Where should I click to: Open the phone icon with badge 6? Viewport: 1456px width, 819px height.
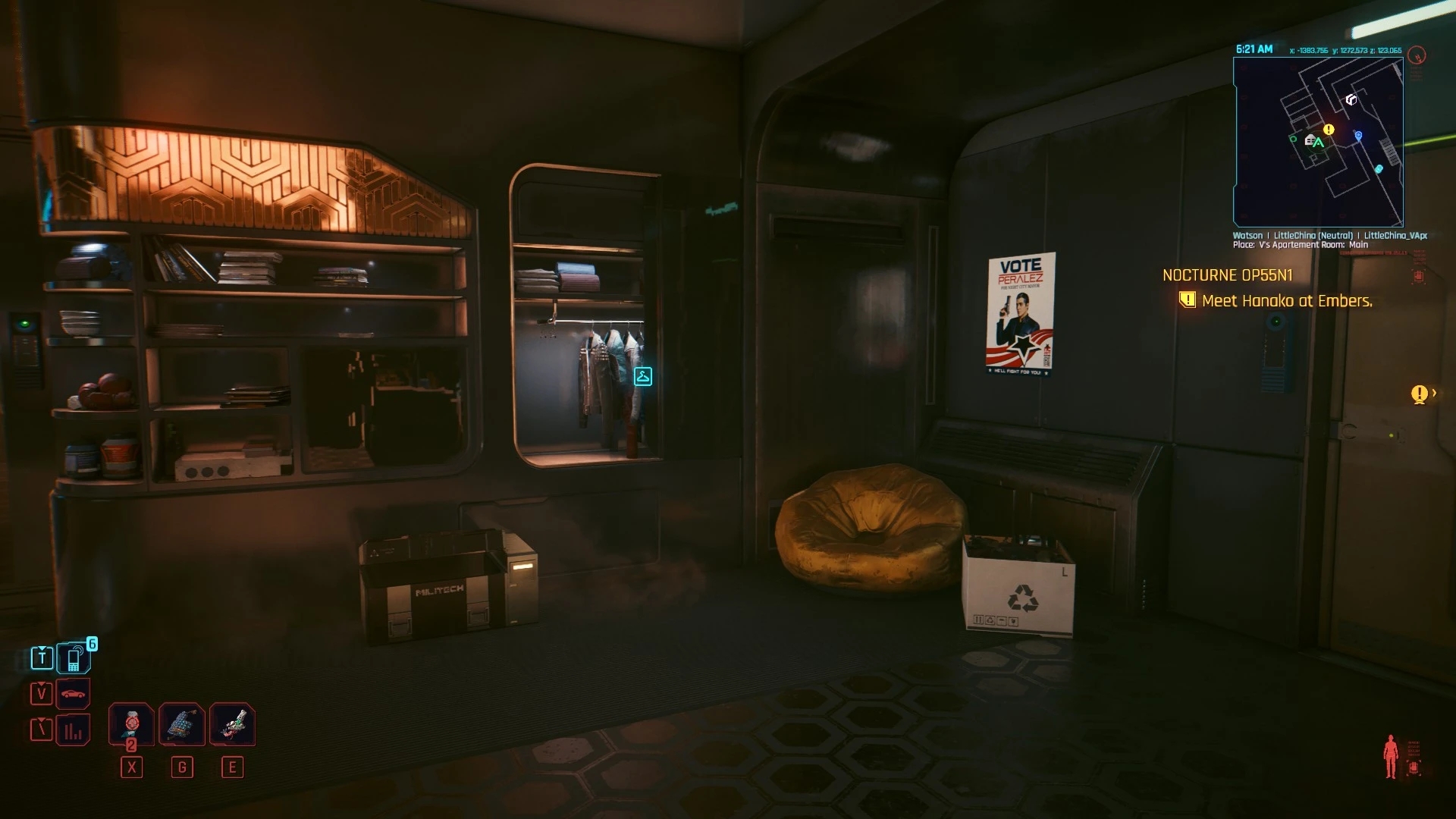(x=74, y=658)
